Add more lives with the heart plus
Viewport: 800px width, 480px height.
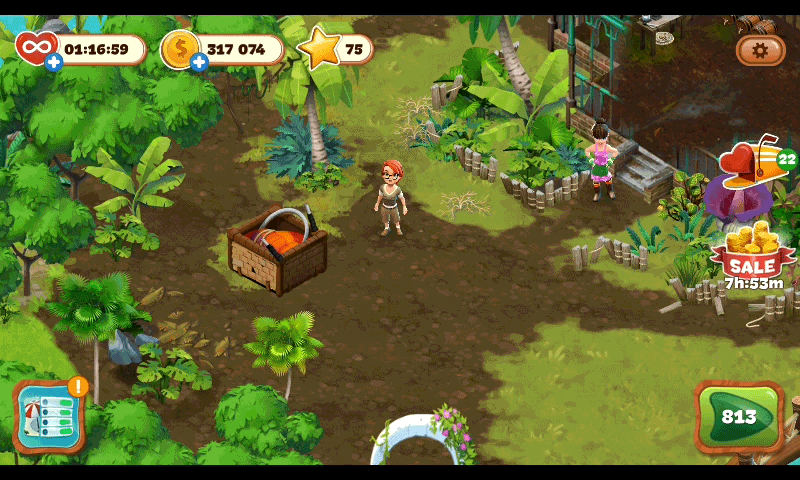tap(53, 62)
